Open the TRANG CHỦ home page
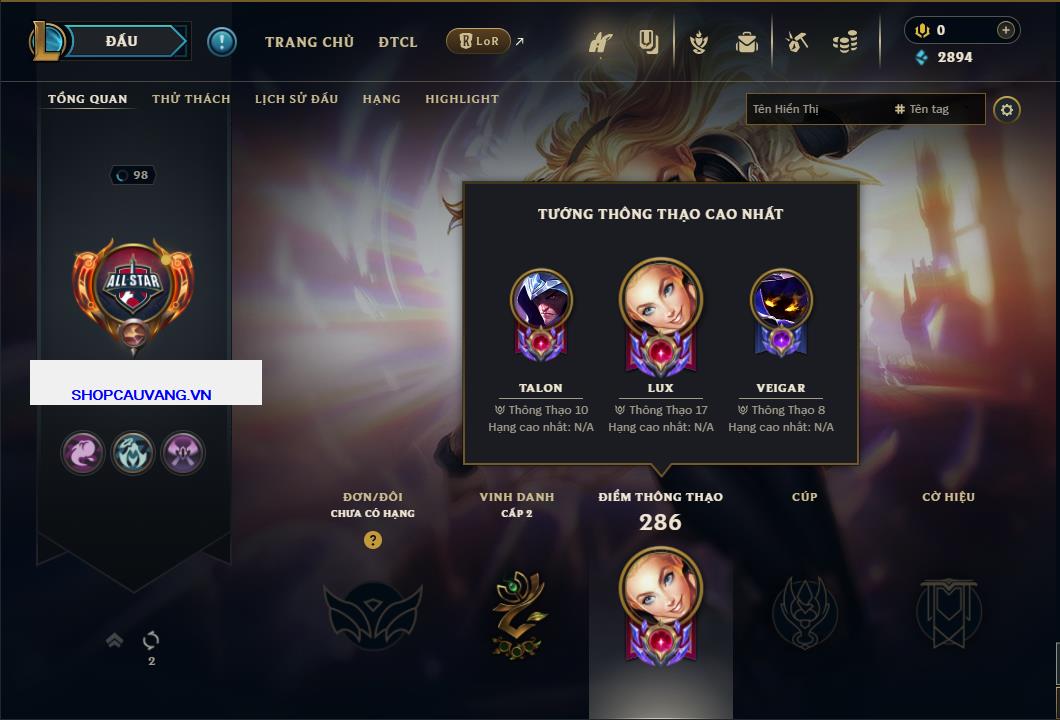1060x720 pixels. 309,42
